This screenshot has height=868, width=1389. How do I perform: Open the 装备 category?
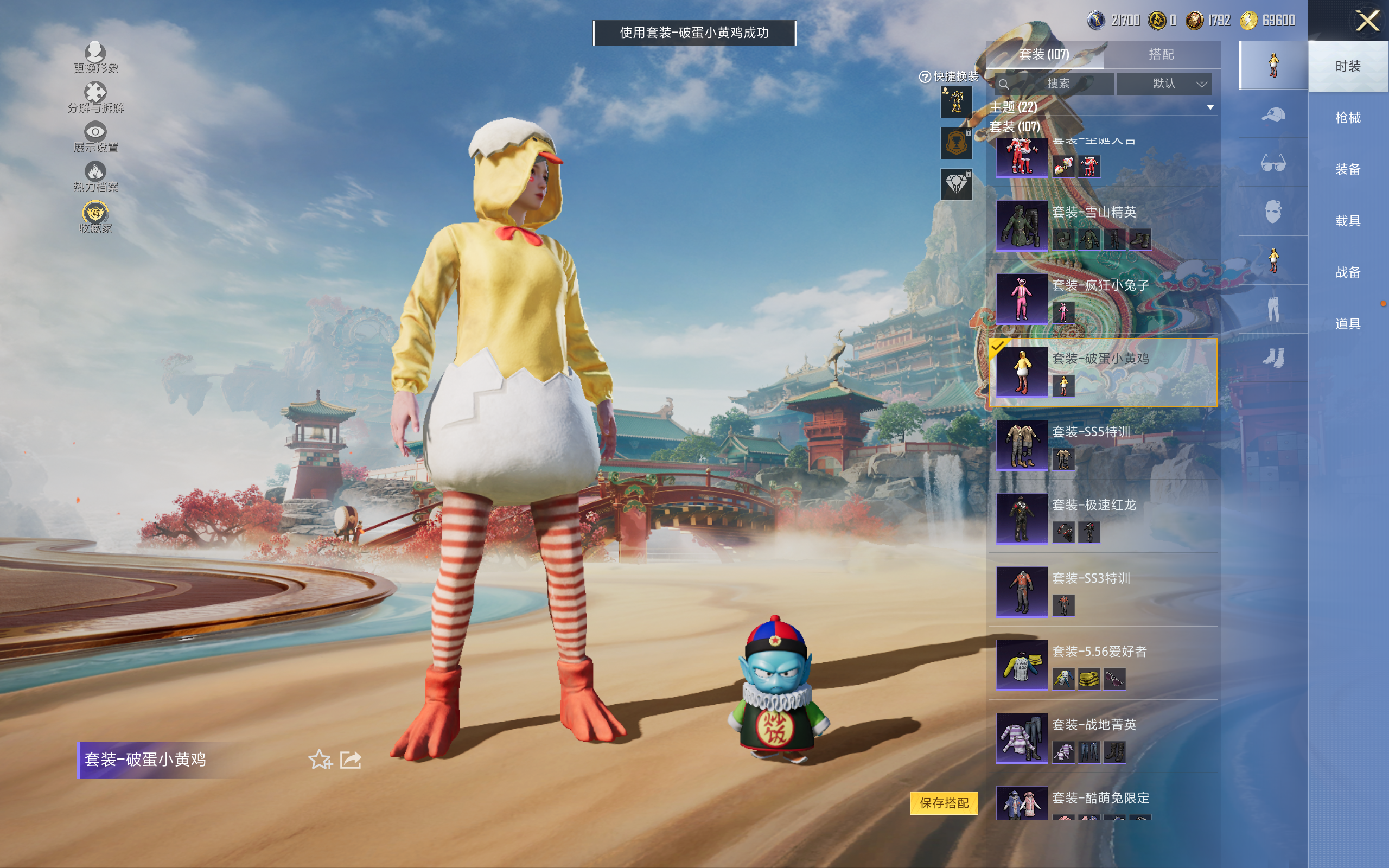1347,169
